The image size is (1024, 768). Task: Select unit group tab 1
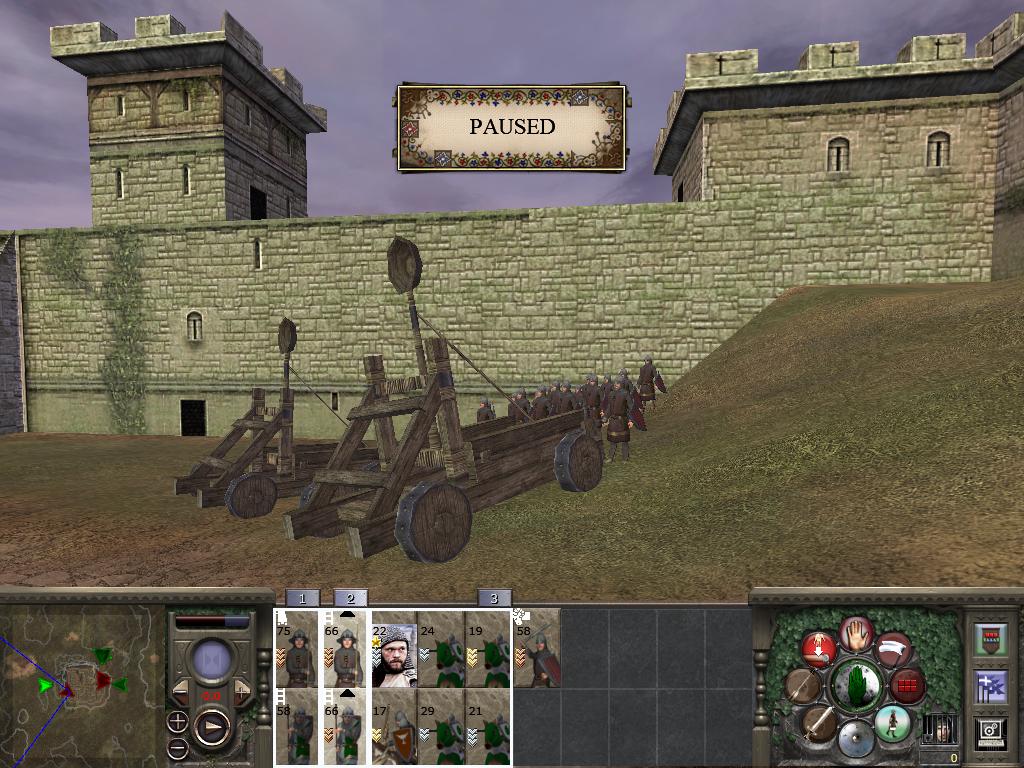[302, 598]
